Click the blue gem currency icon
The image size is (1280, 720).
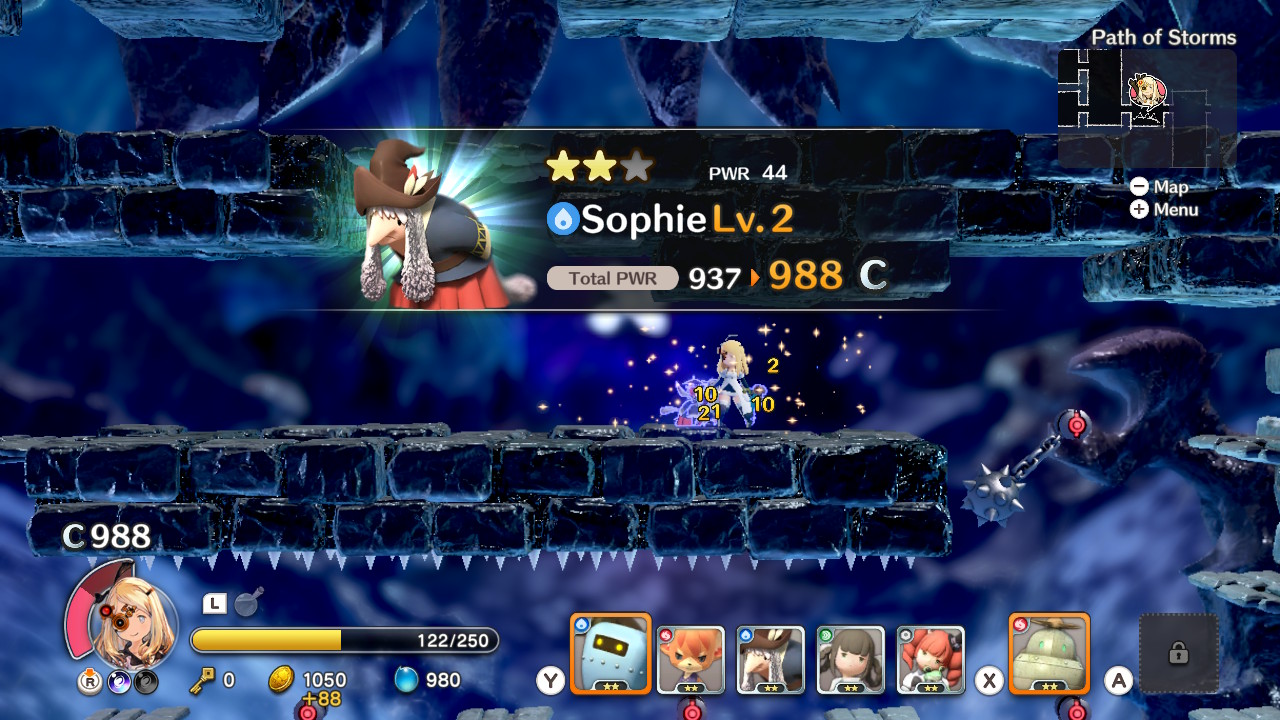coord(406,680)
